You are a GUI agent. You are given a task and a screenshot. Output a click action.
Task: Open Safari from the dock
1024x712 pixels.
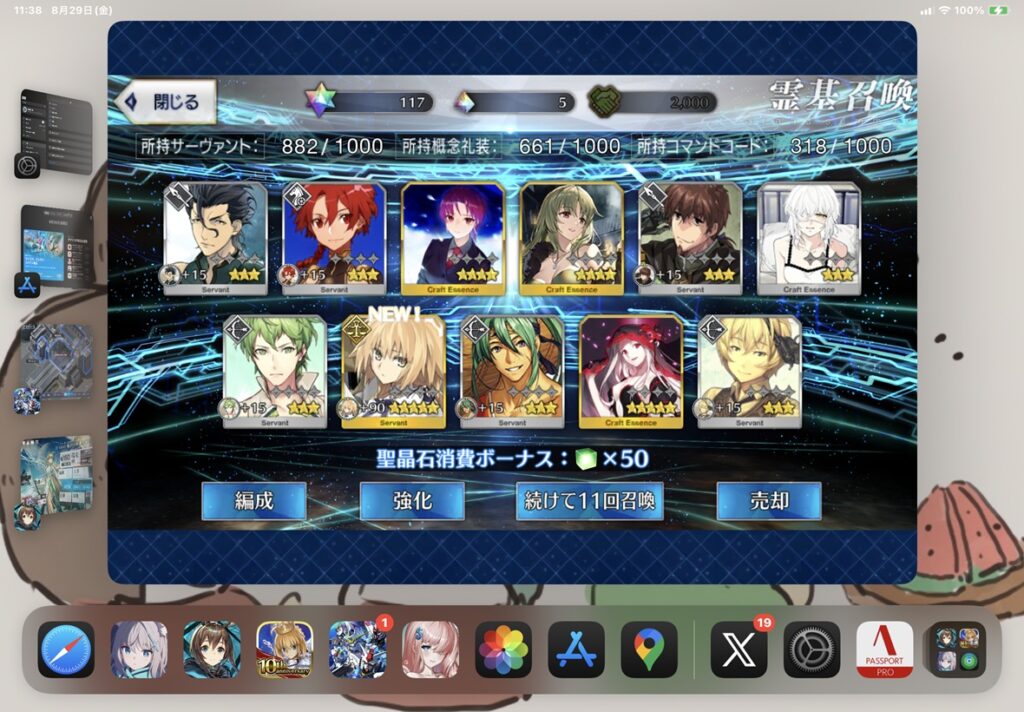point(66,650)
